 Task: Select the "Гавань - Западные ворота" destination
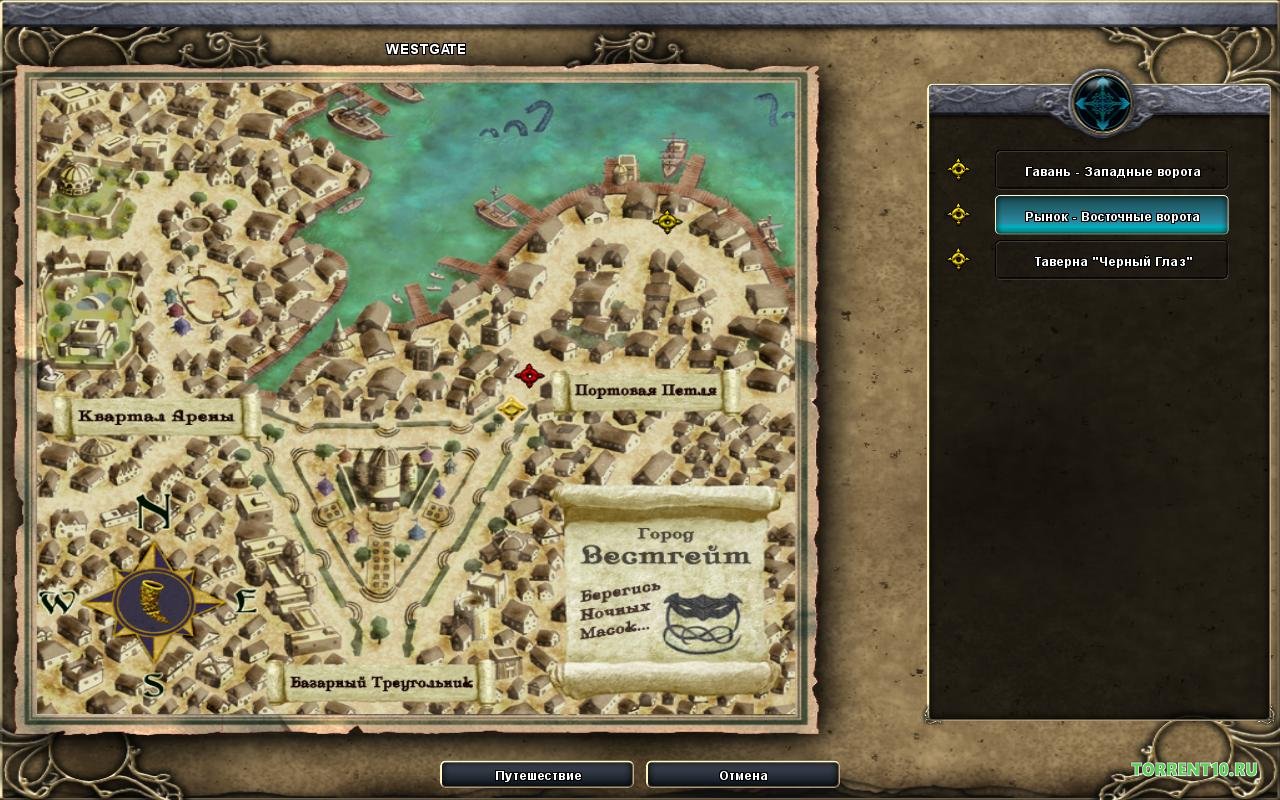point(1111,171)
